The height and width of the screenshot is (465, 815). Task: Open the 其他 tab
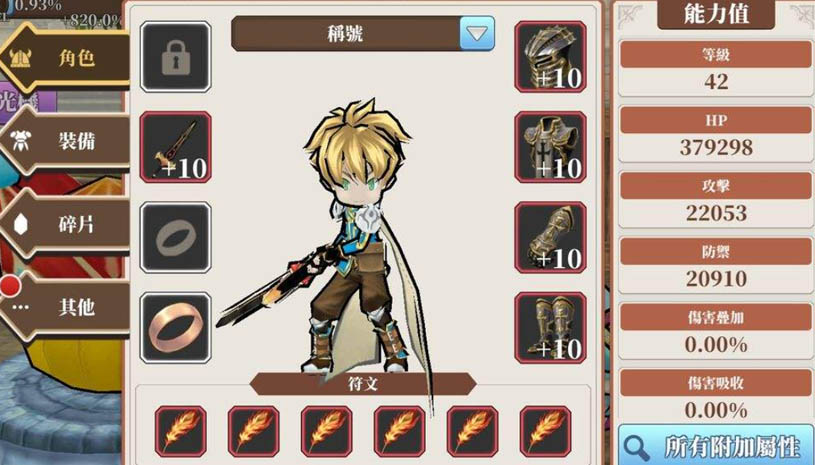[68, 307]
